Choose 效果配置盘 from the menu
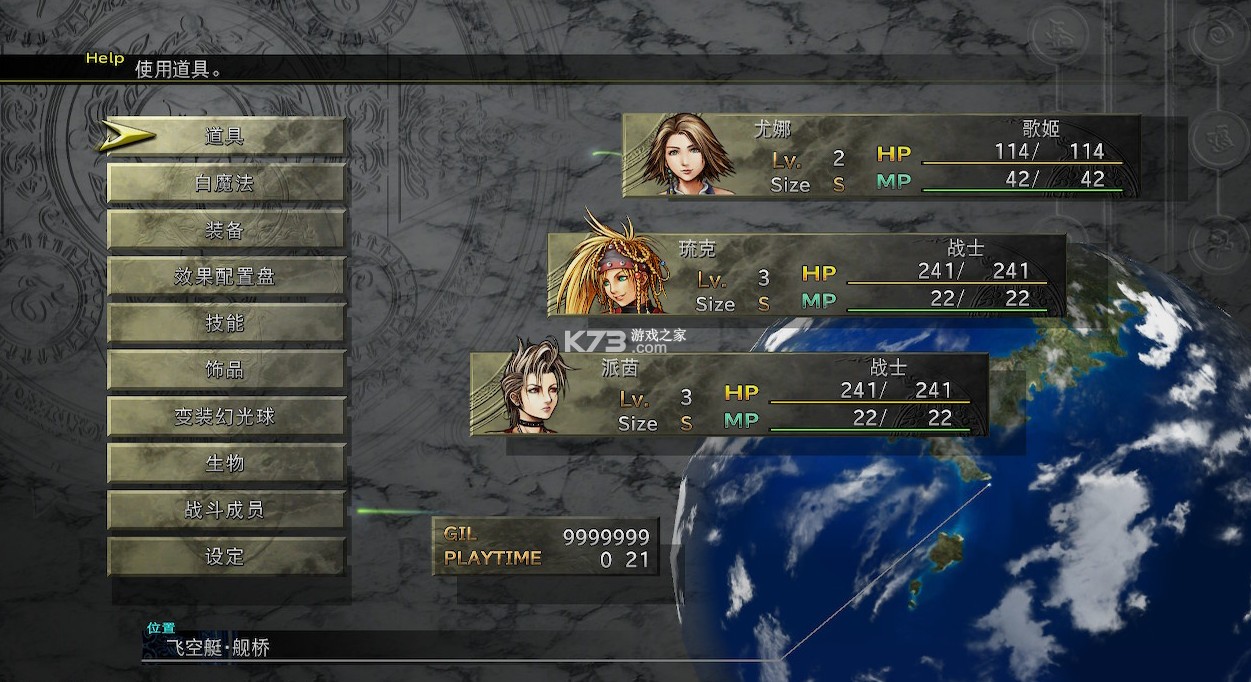Viewport: 1251px width, 682px height. click(x=225, y=277)
